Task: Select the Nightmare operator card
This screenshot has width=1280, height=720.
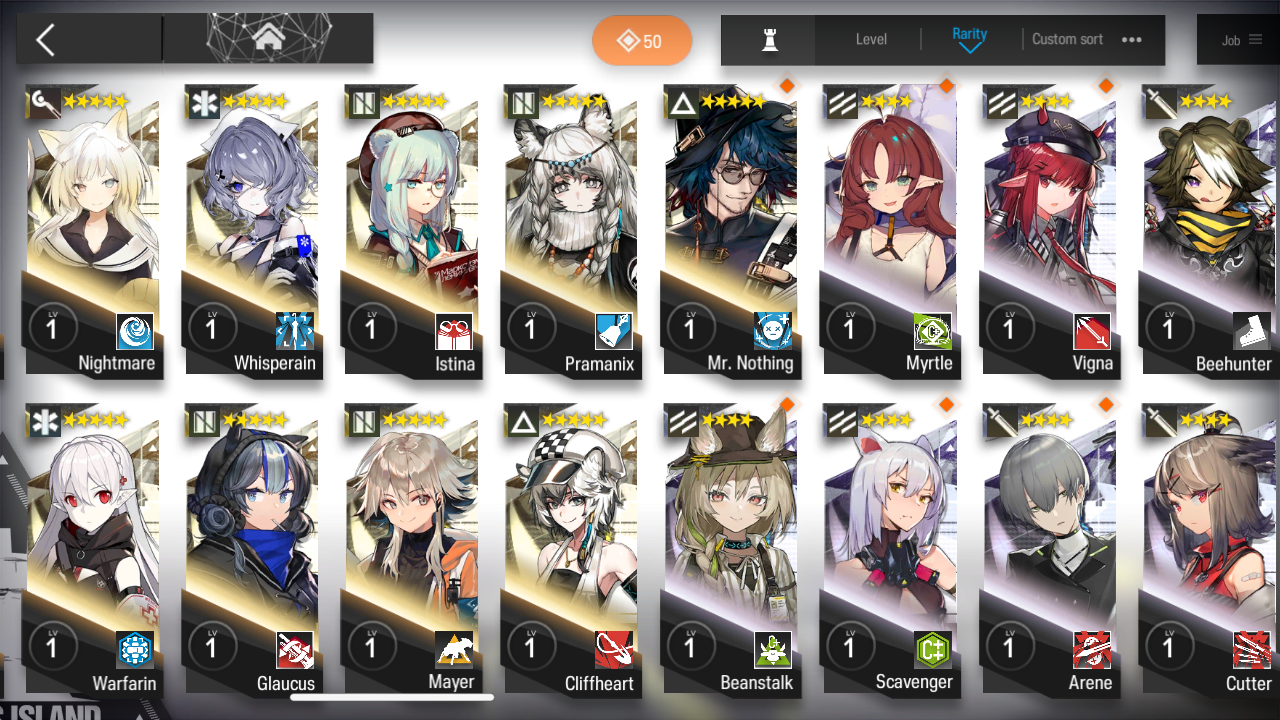Action: click(93, 230)
